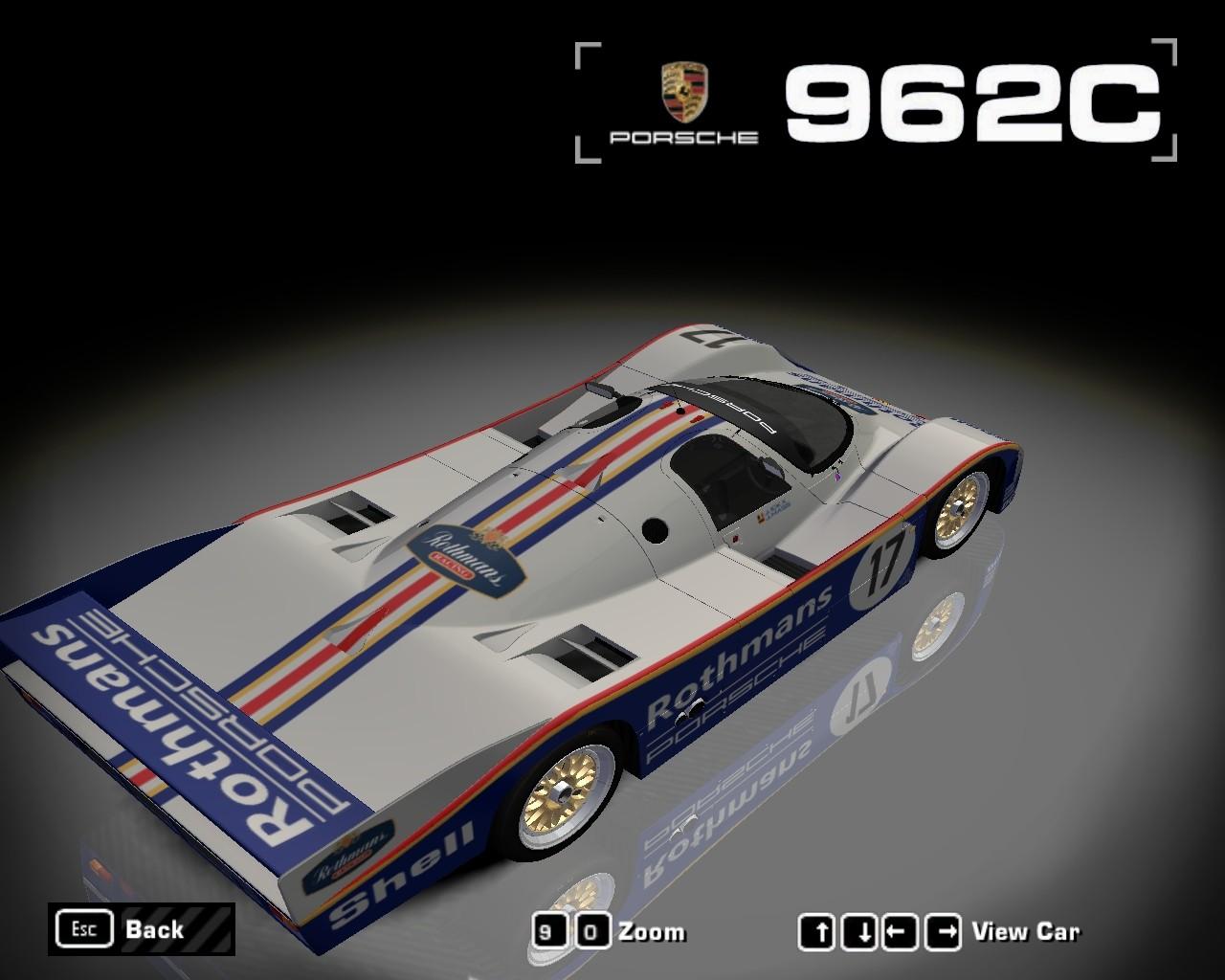Go back using the Back button
Screen dimensions: 1225x980
pos(141,928)
